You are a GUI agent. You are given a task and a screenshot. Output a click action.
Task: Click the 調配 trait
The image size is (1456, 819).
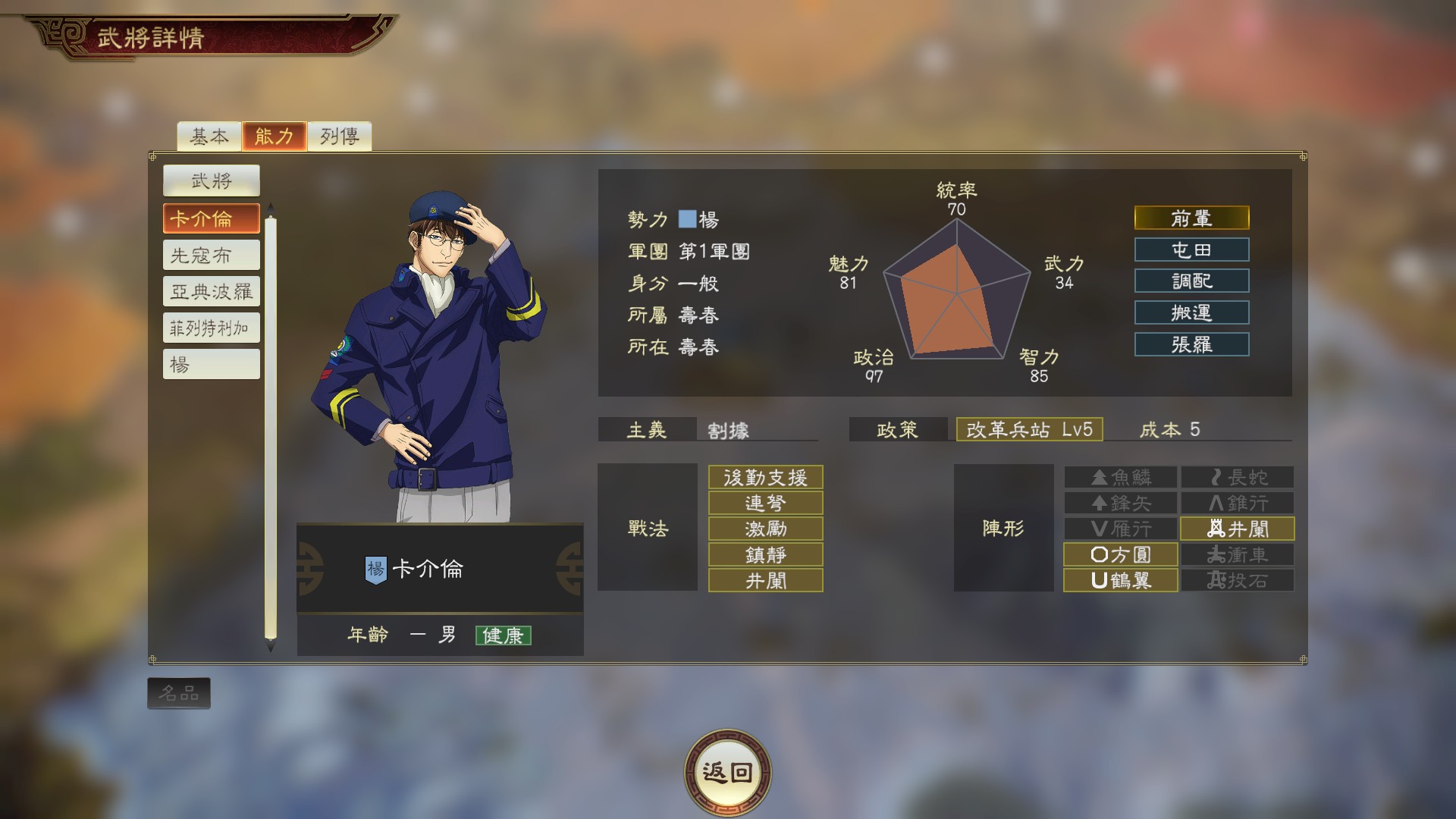(x=1191, y=281)
